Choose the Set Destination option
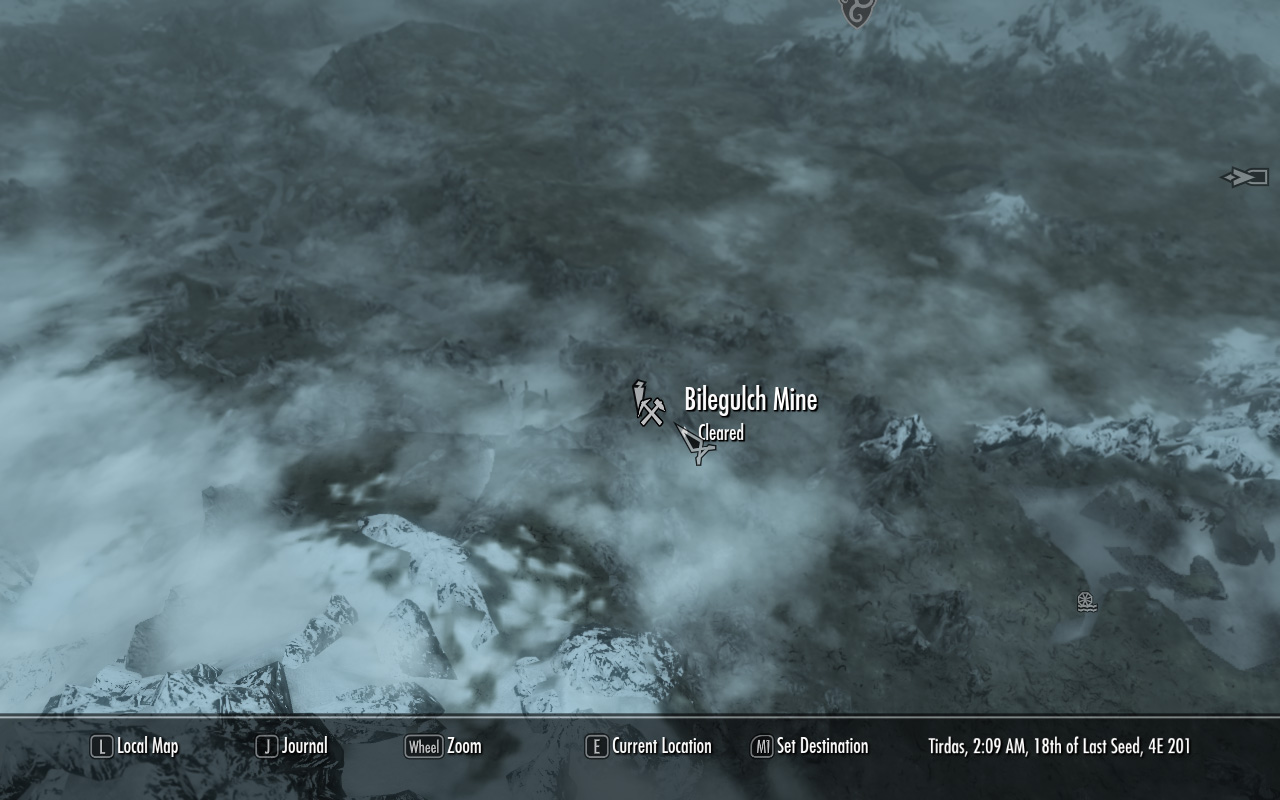 click(x=810, y=746)
